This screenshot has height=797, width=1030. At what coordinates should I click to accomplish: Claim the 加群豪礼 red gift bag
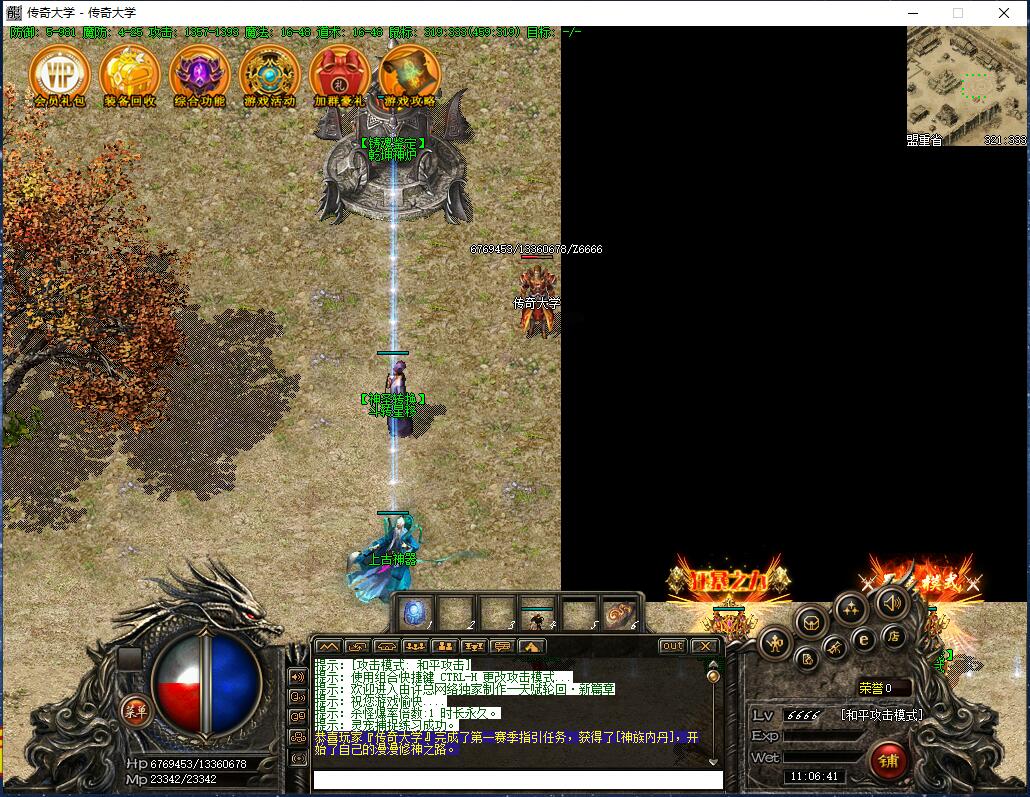(340, 72)
